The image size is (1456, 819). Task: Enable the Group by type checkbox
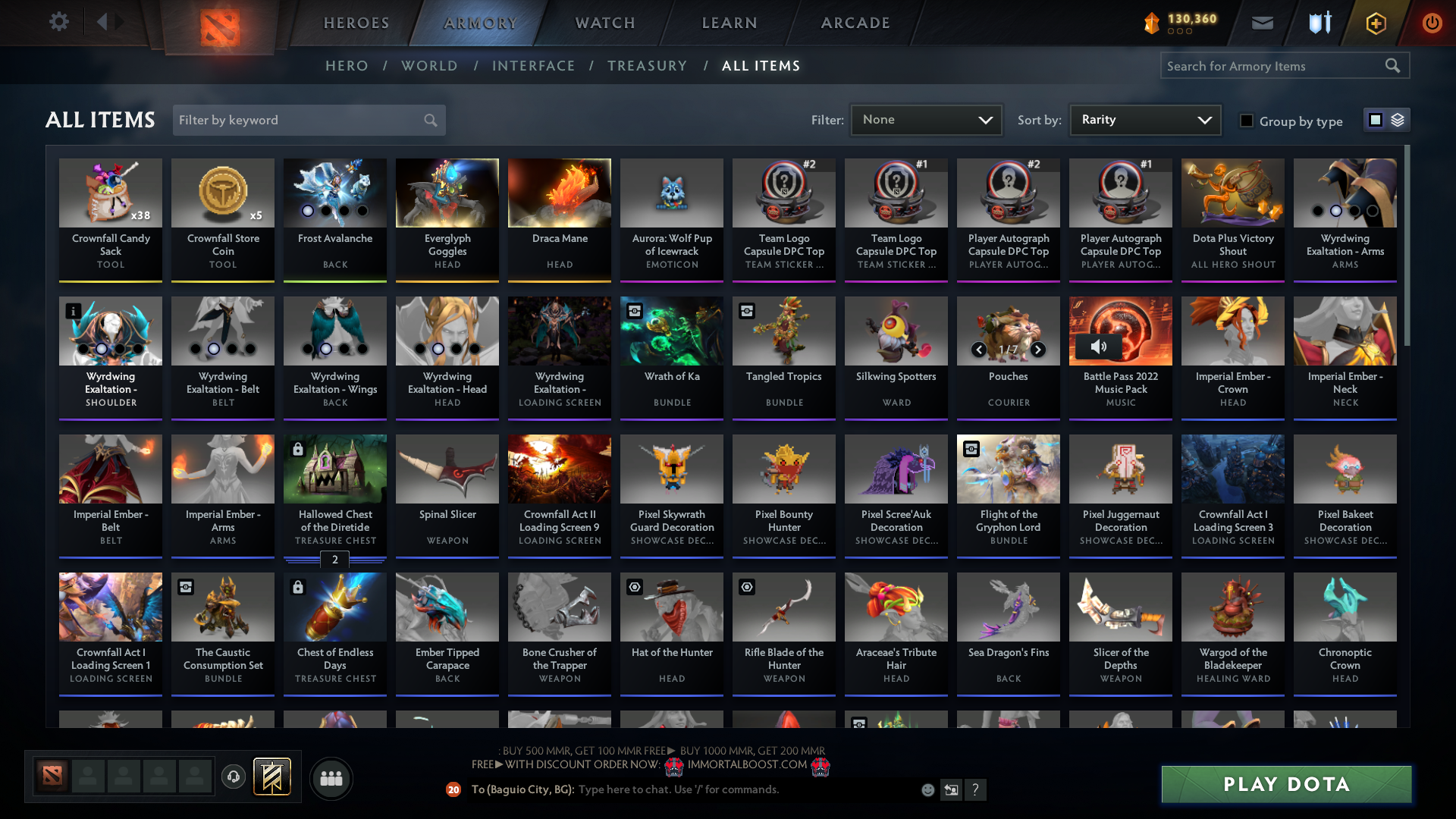coord(1247,121)
